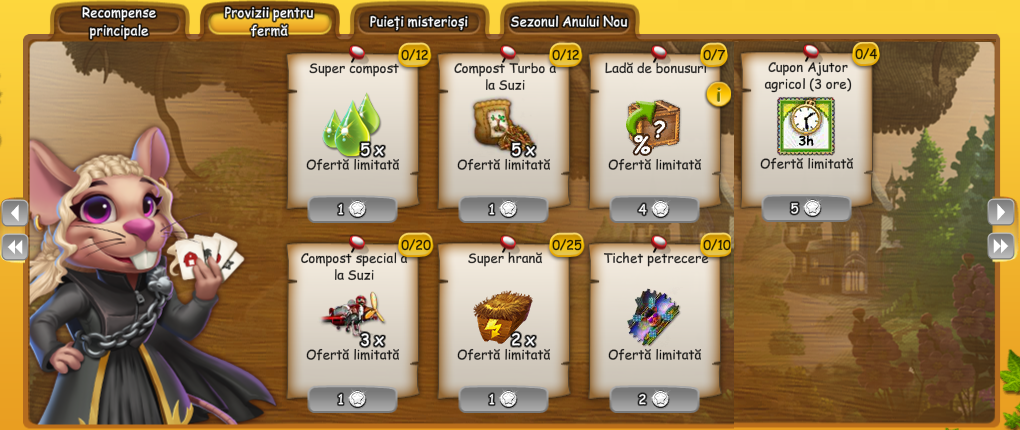Purchase Ladă de bonusuri for 4 tokens
Image resolution: width=1020 pixels, height=430 pixels.
(x=654, y=210)
